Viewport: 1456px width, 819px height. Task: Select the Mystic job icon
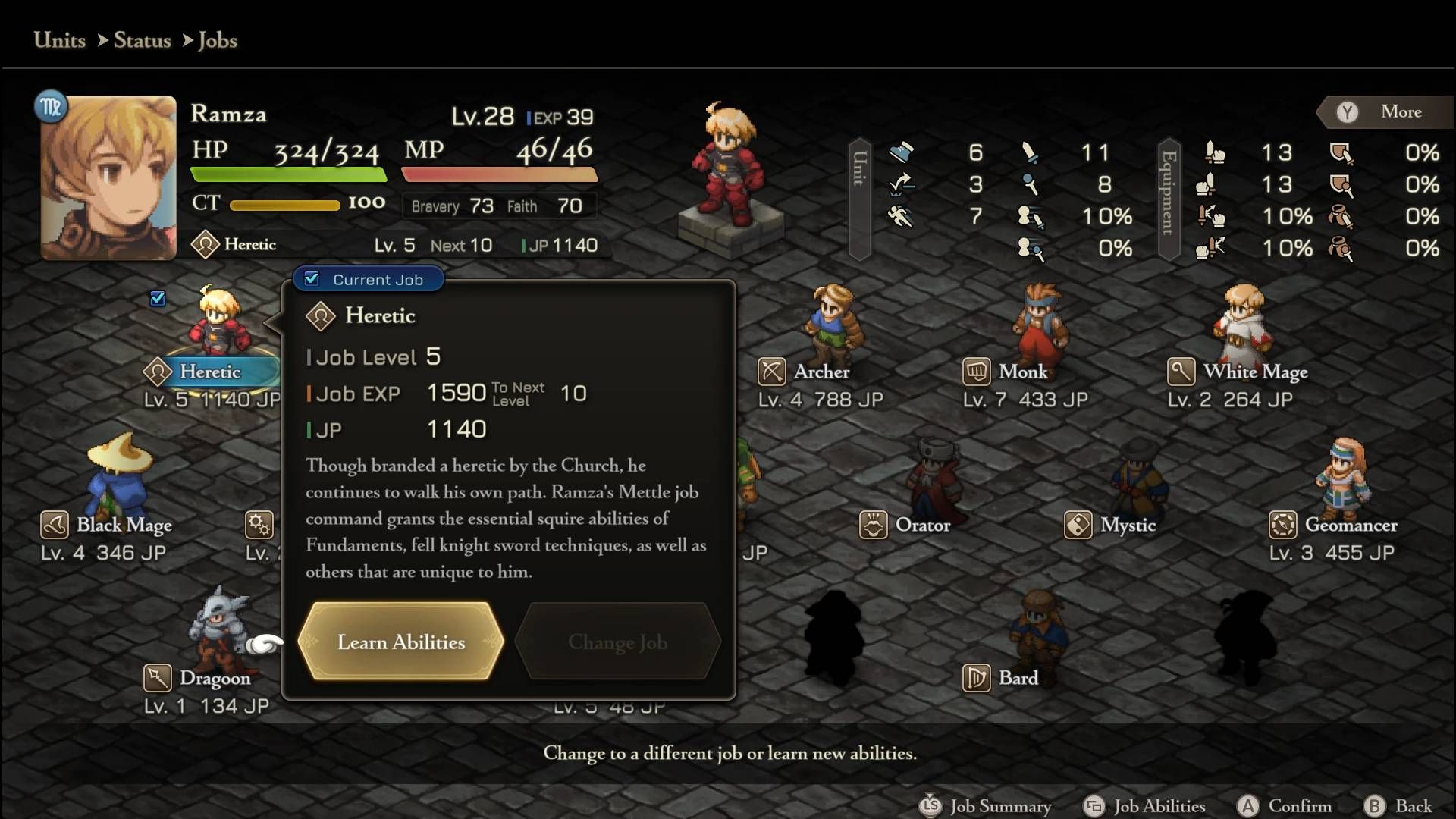pos(1078,525)
